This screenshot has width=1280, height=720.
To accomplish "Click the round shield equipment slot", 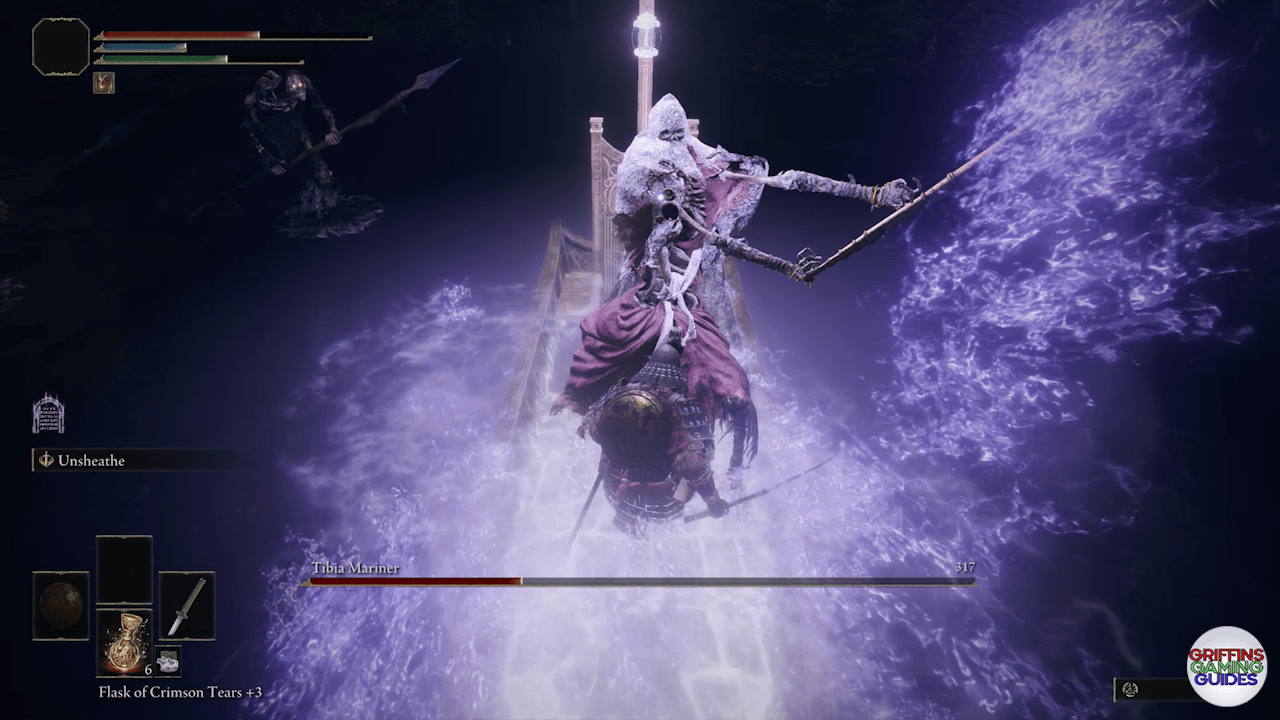I will point(61,605).
